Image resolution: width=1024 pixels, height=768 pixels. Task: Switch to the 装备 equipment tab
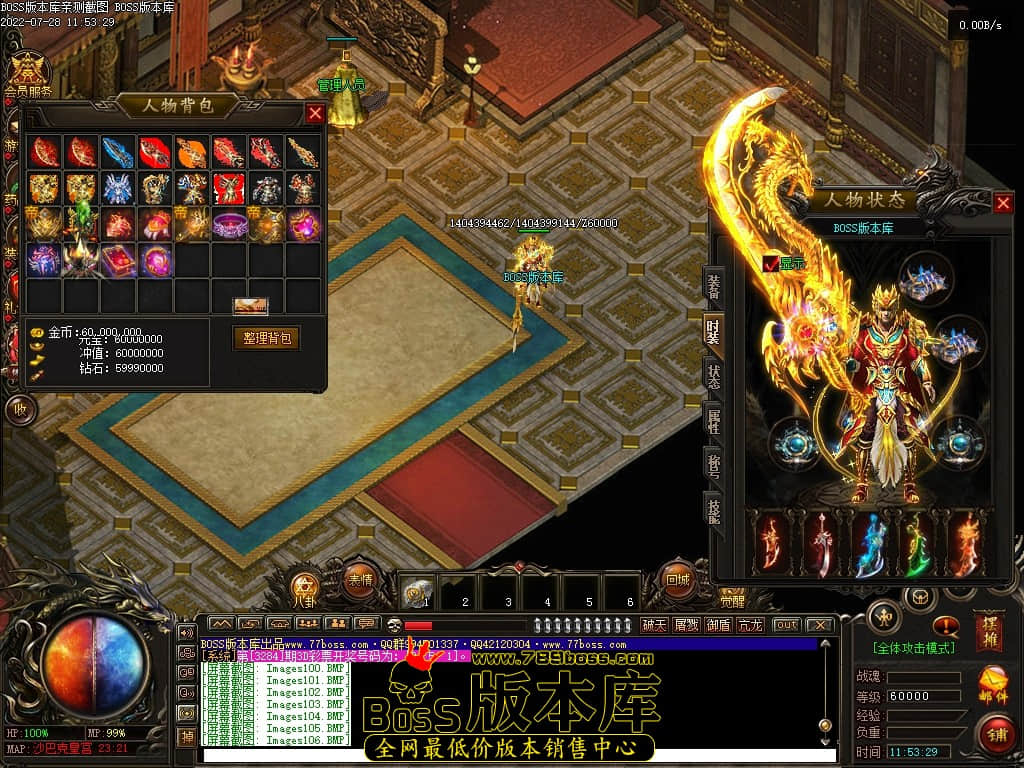[x=713, y=287]
